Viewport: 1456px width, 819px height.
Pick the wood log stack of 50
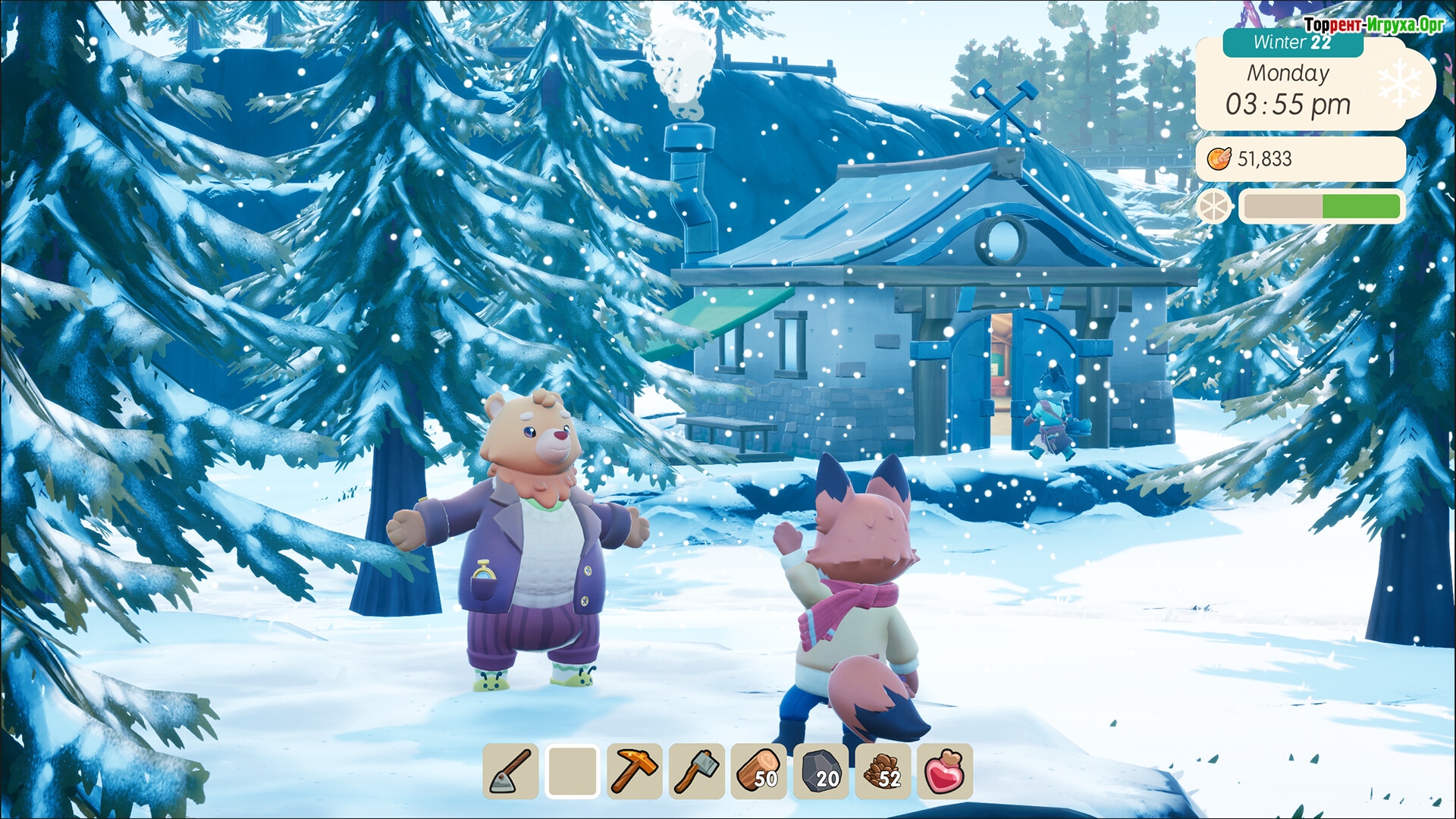758,771
